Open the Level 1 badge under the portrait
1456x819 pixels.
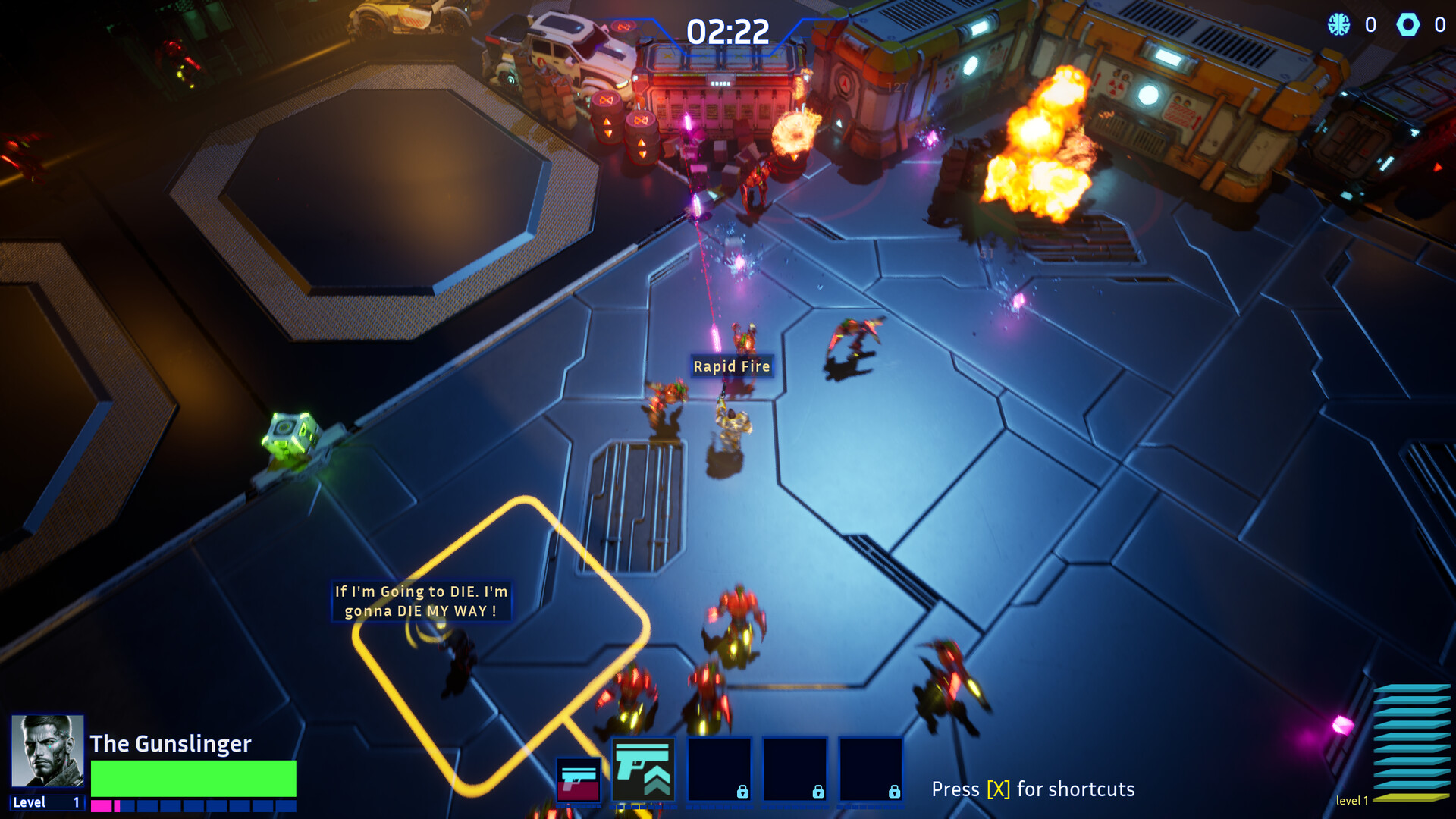point(45,802)
